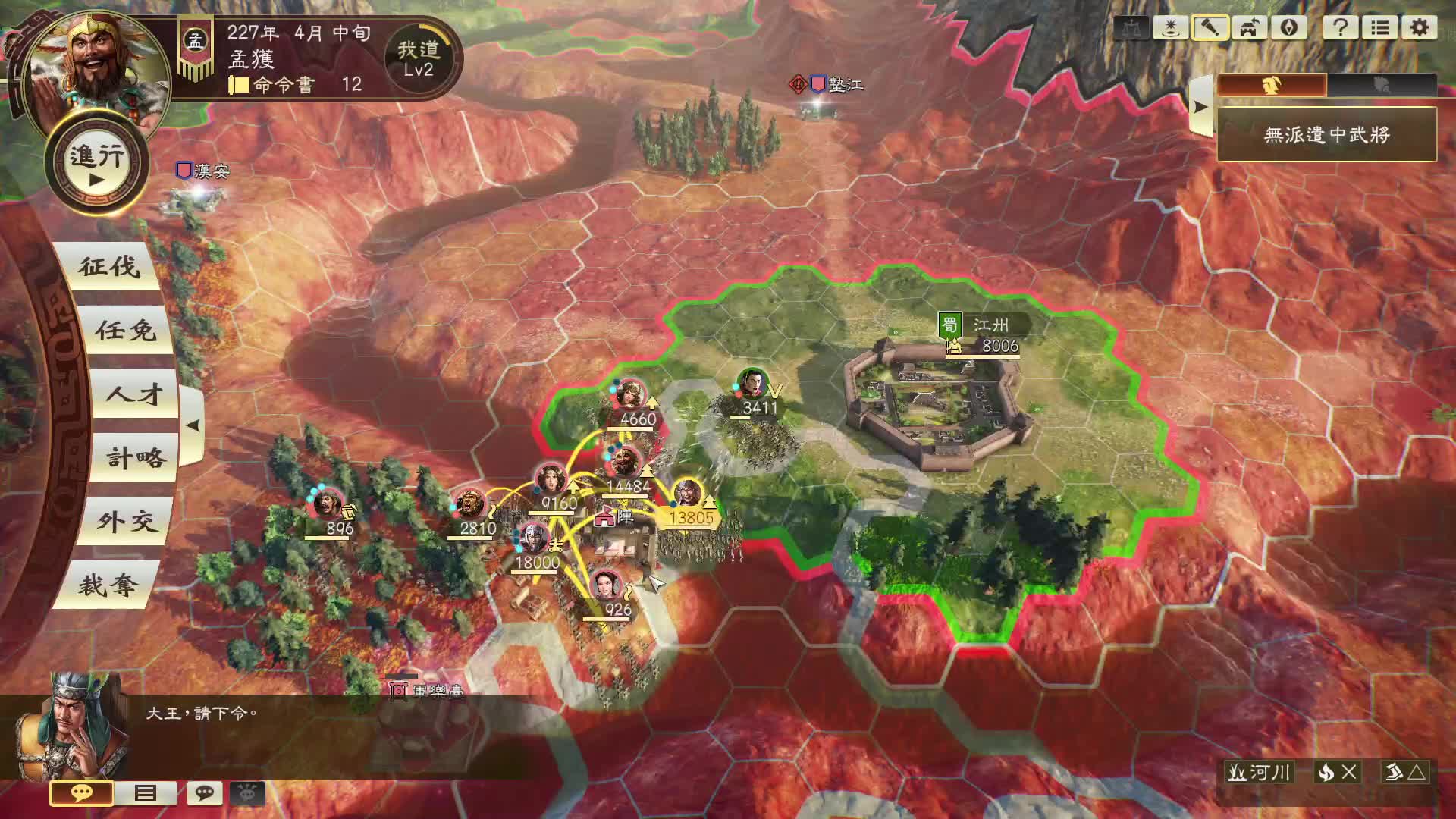Open the question mark help button
The image size is (1456, 819).
click(x=1340, y=28)
